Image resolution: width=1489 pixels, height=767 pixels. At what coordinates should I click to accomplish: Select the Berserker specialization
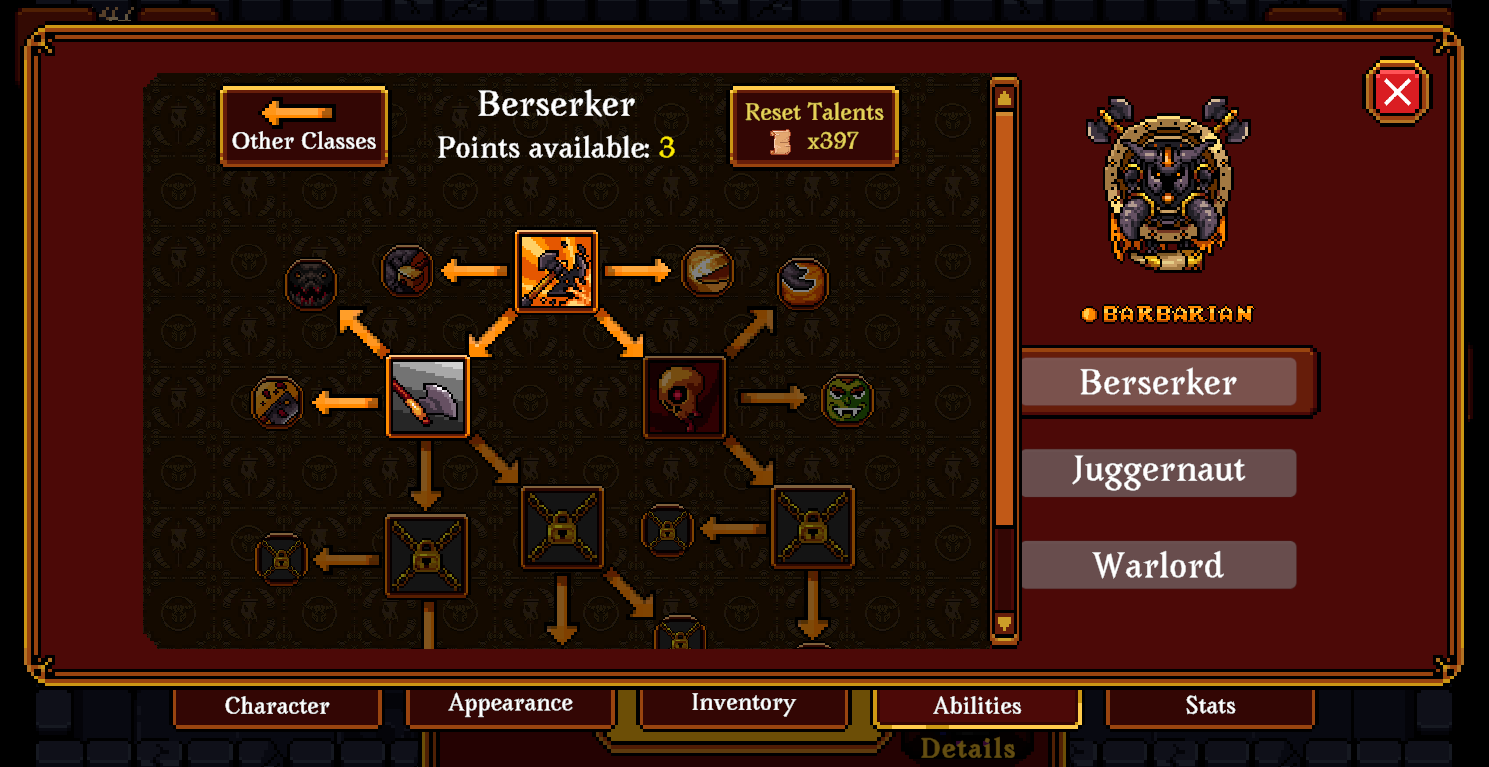click(x=1158, y=382)
